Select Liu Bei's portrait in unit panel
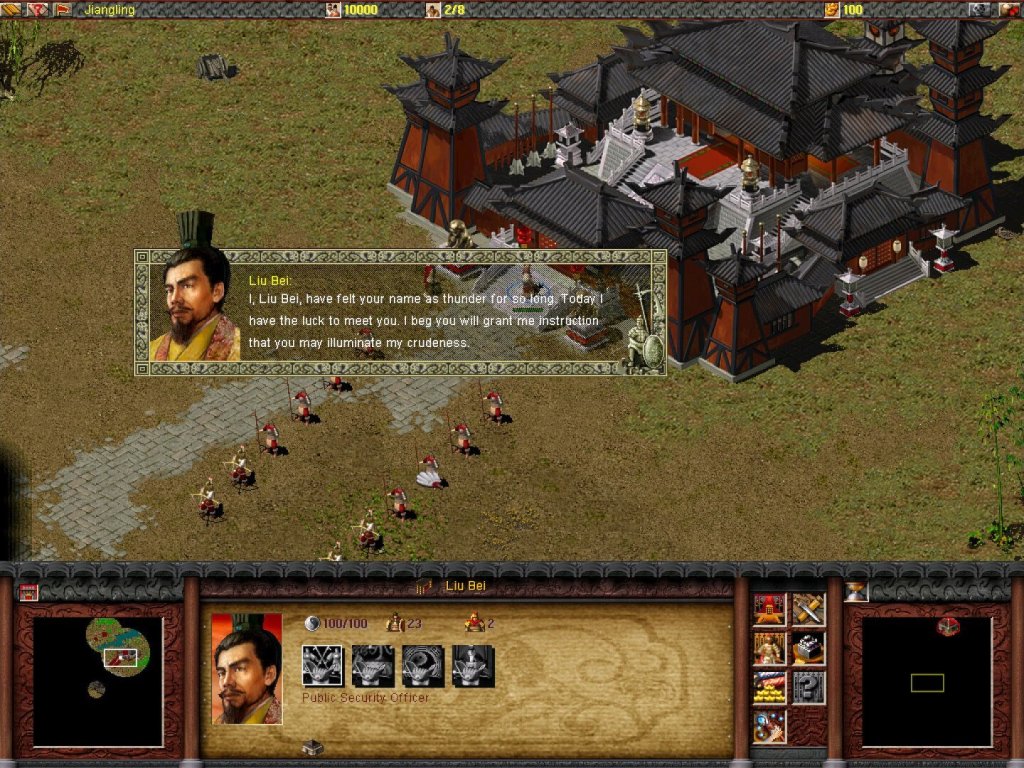The image size is (1024, 768). [246, 668]
